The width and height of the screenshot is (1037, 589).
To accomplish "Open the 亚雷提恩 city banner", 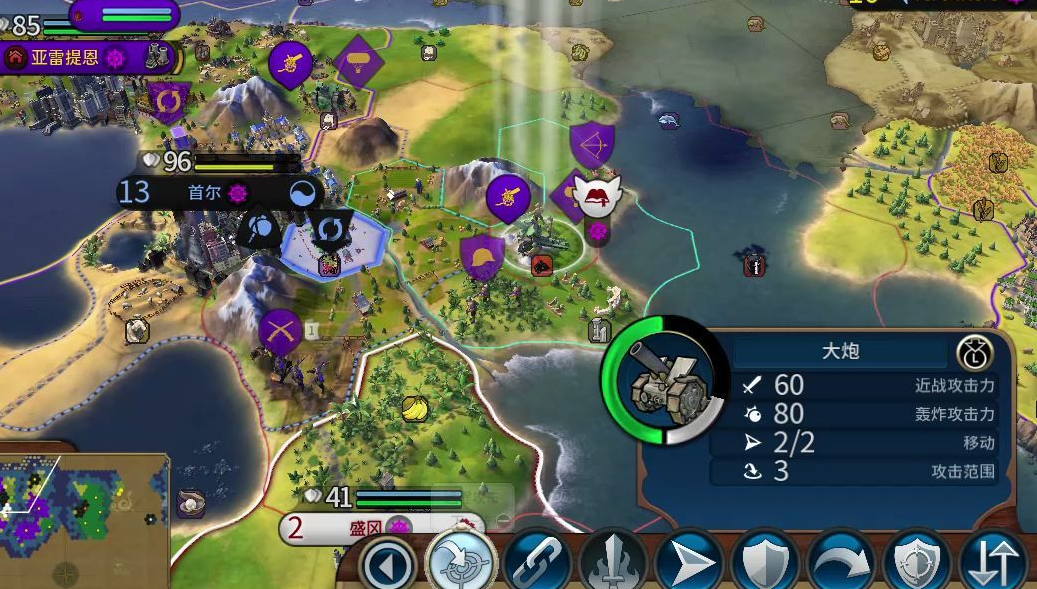I will [x=66, y=57].
